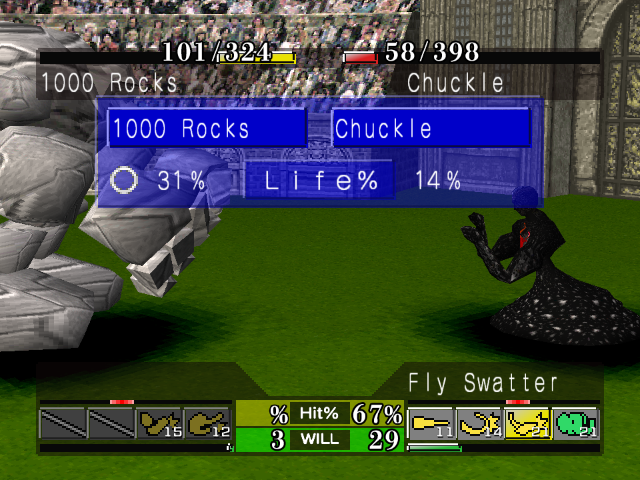
Task: Choose the right-side technique costing 11
Action: [x=431, y=424]
